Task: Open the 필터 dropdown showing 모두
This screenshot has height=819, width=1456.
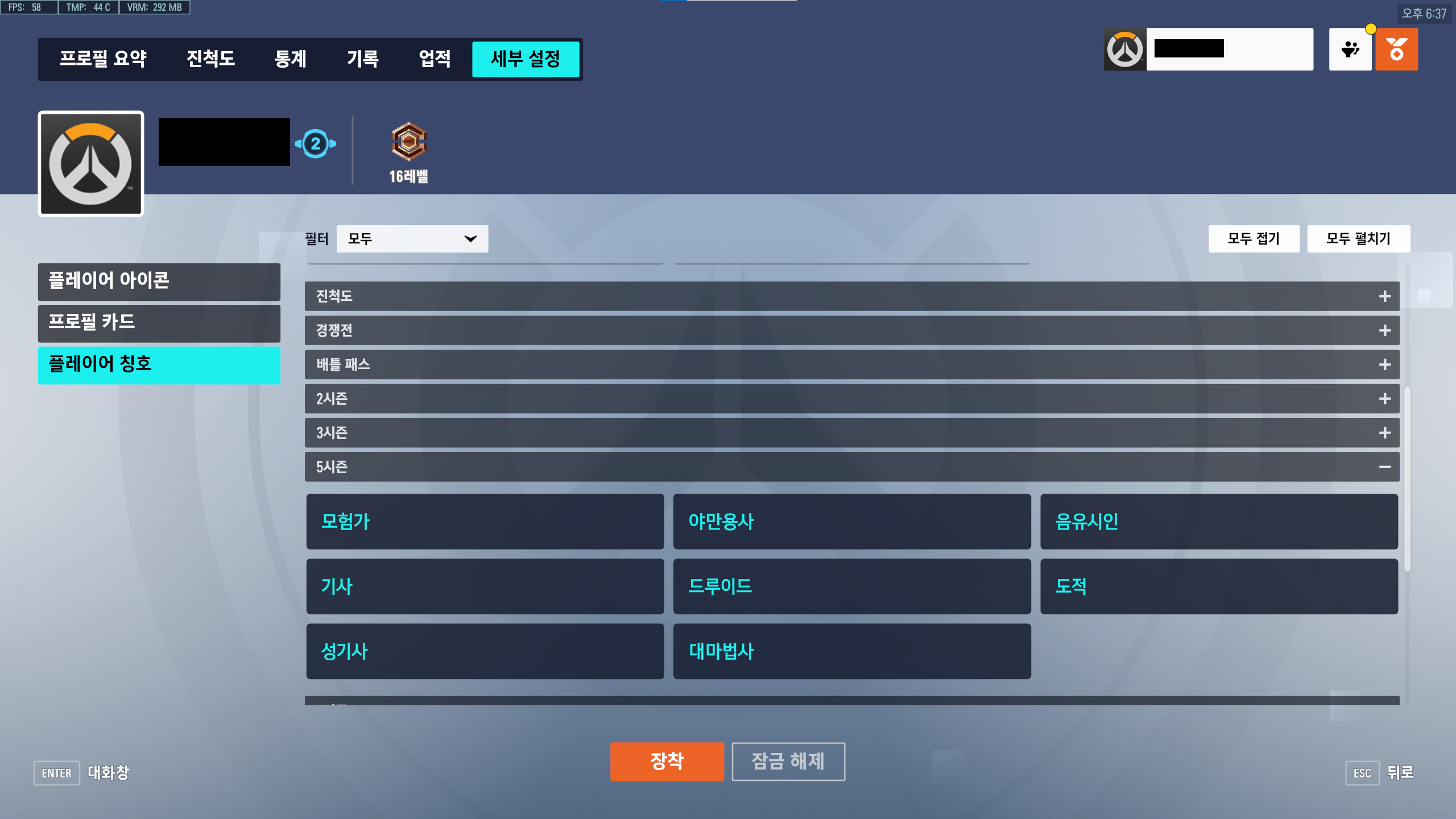Action: click(411, 238)
